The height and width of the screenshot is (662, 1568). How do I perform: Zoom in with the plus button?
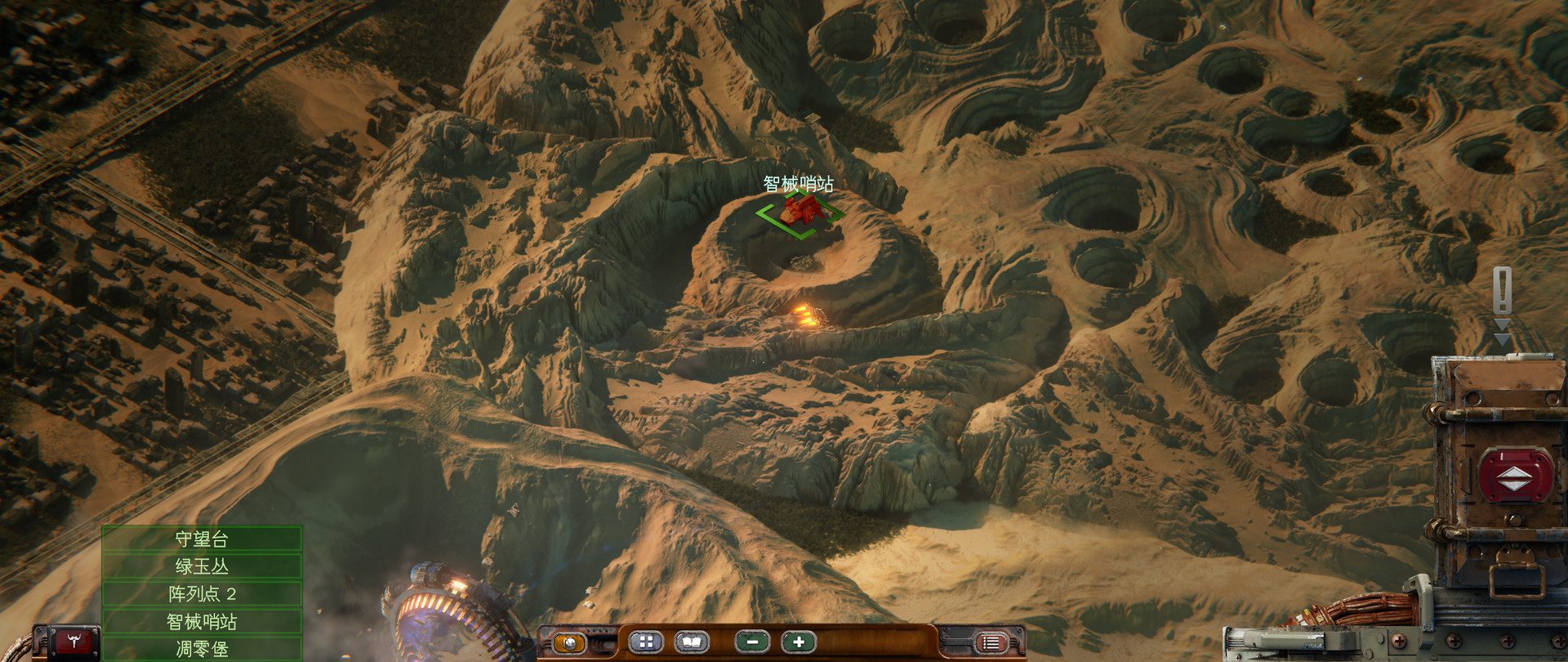click(798, 642)
